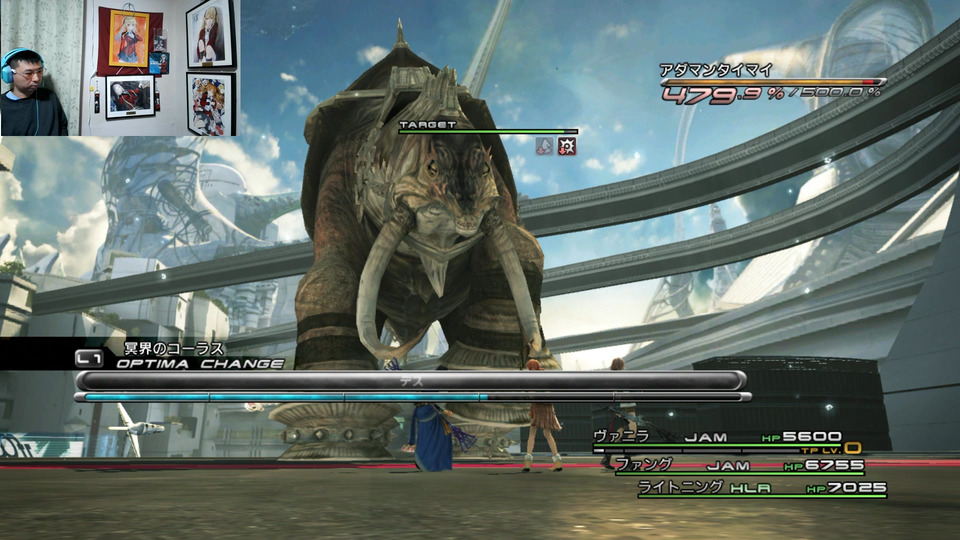This screenshot has width=960, height=540.
Task: Click the red status icon under TARGET bar
Action: pyautogui.click(x=566, y=146)
